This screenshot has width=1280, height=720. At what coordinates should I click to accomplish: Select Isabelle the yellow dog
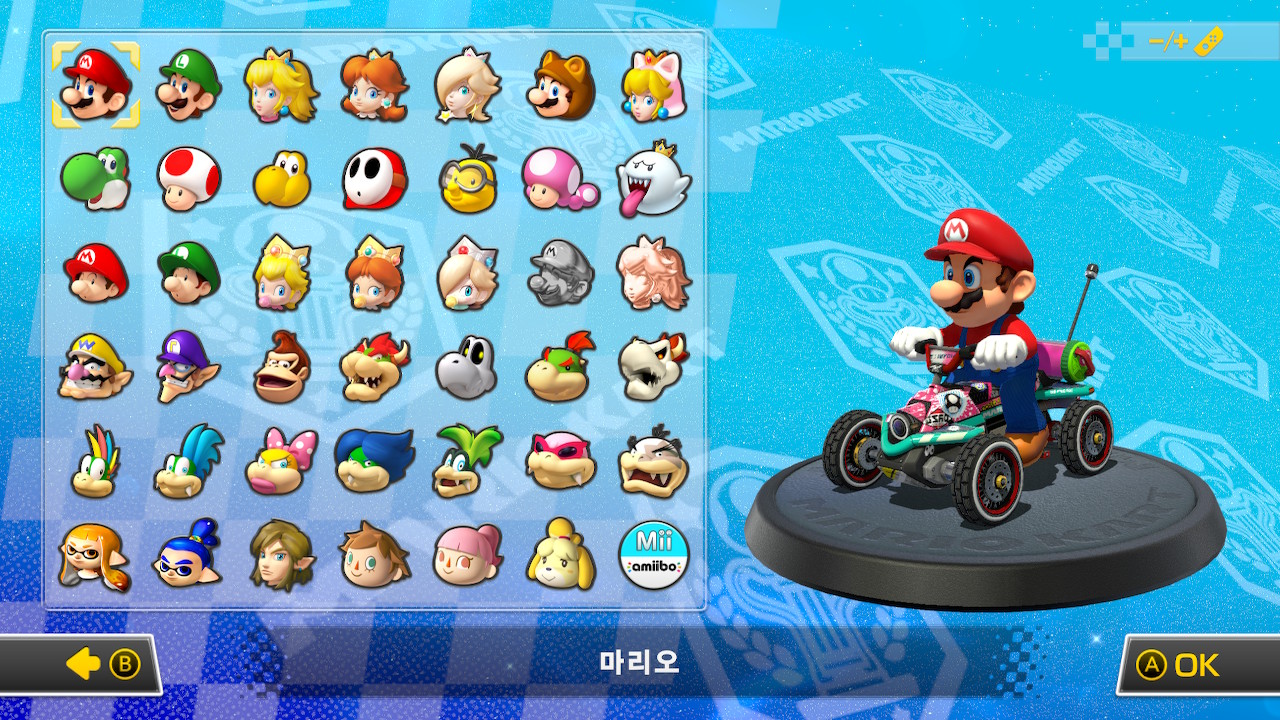(x=560, y=555)
